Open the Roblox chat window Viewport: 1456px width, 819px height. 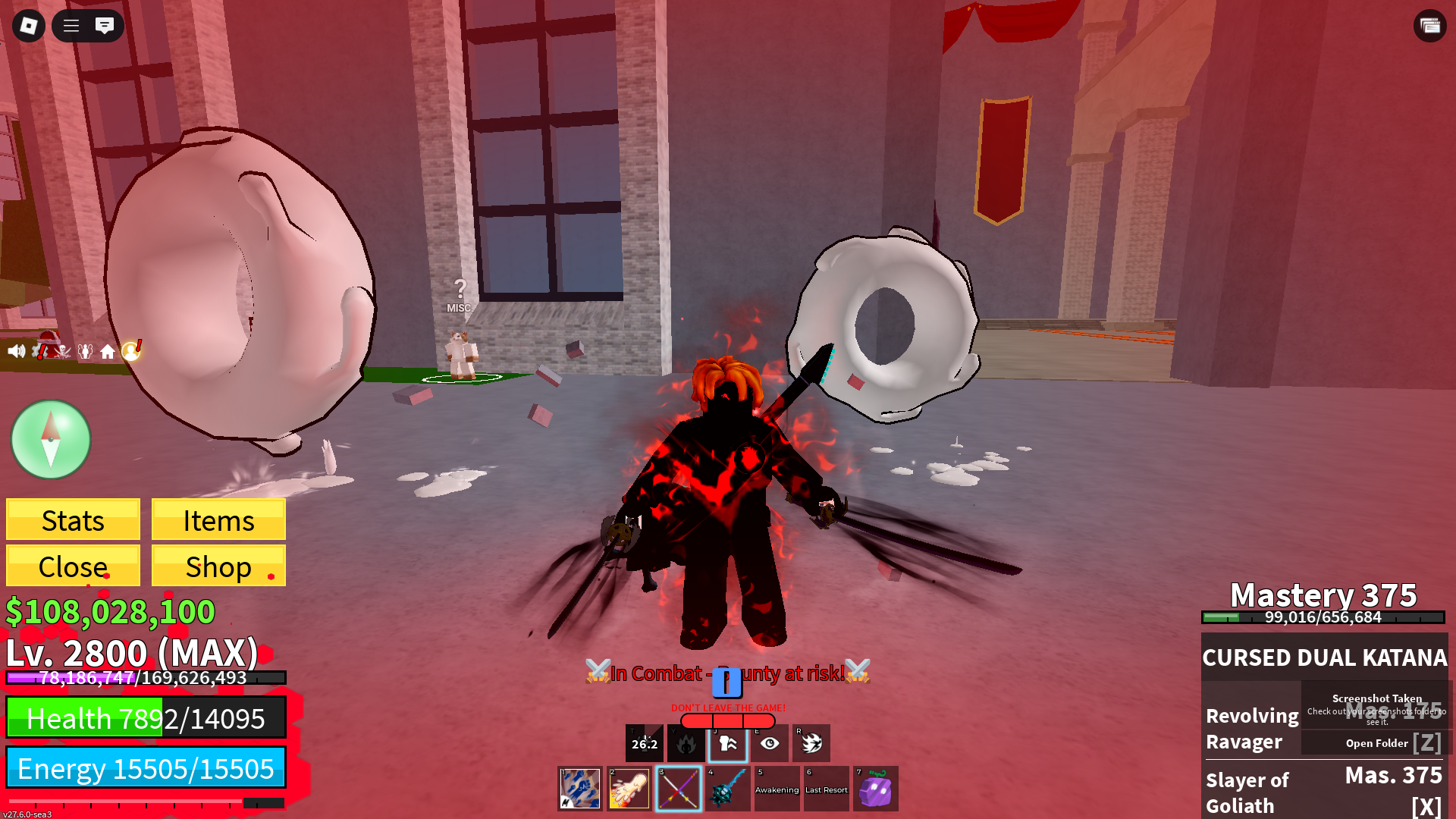tap(105, 26)
